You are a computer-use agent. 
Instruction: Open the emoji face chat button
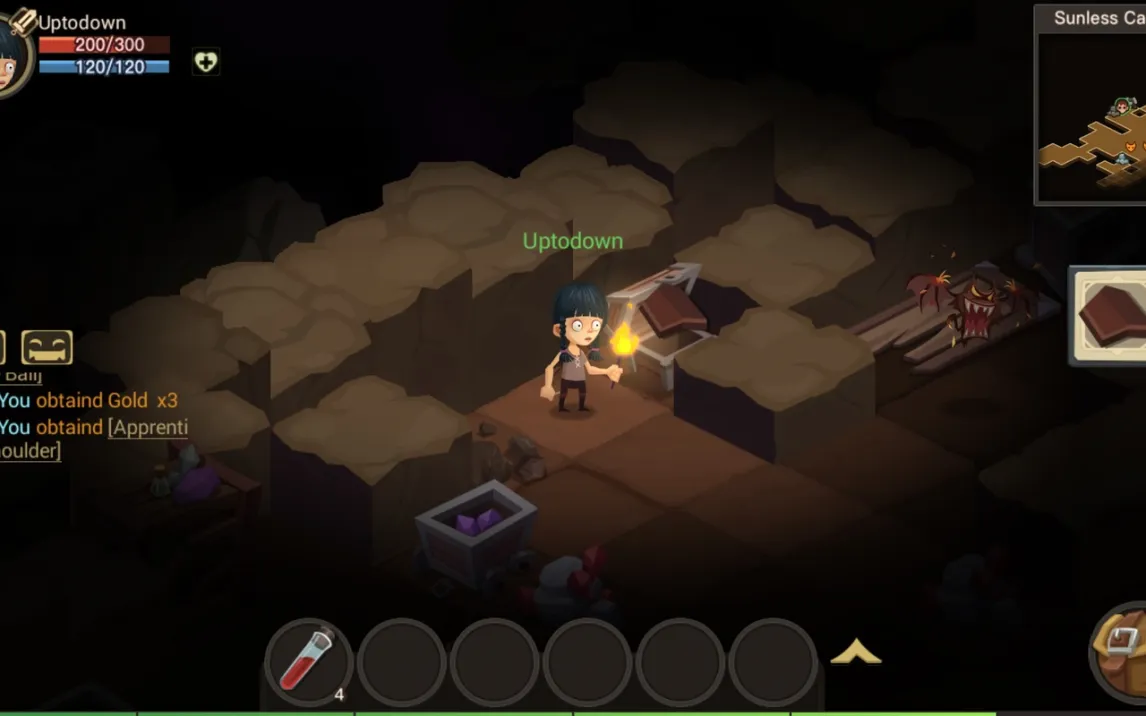[47, 347]
